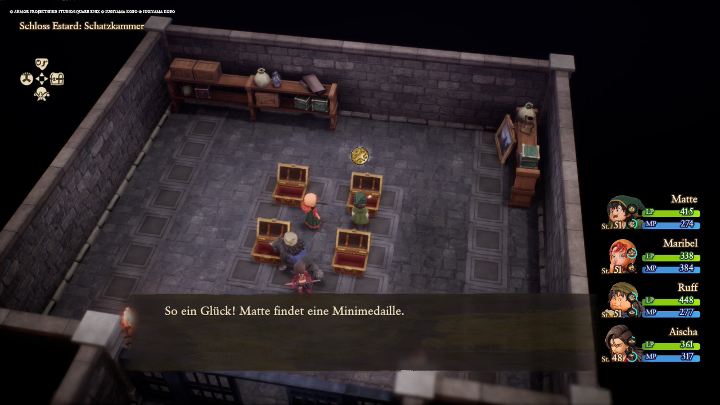The image size is (720, 405).
Task: Select Matte's party portrait
Action: click(x=622, y=212)
